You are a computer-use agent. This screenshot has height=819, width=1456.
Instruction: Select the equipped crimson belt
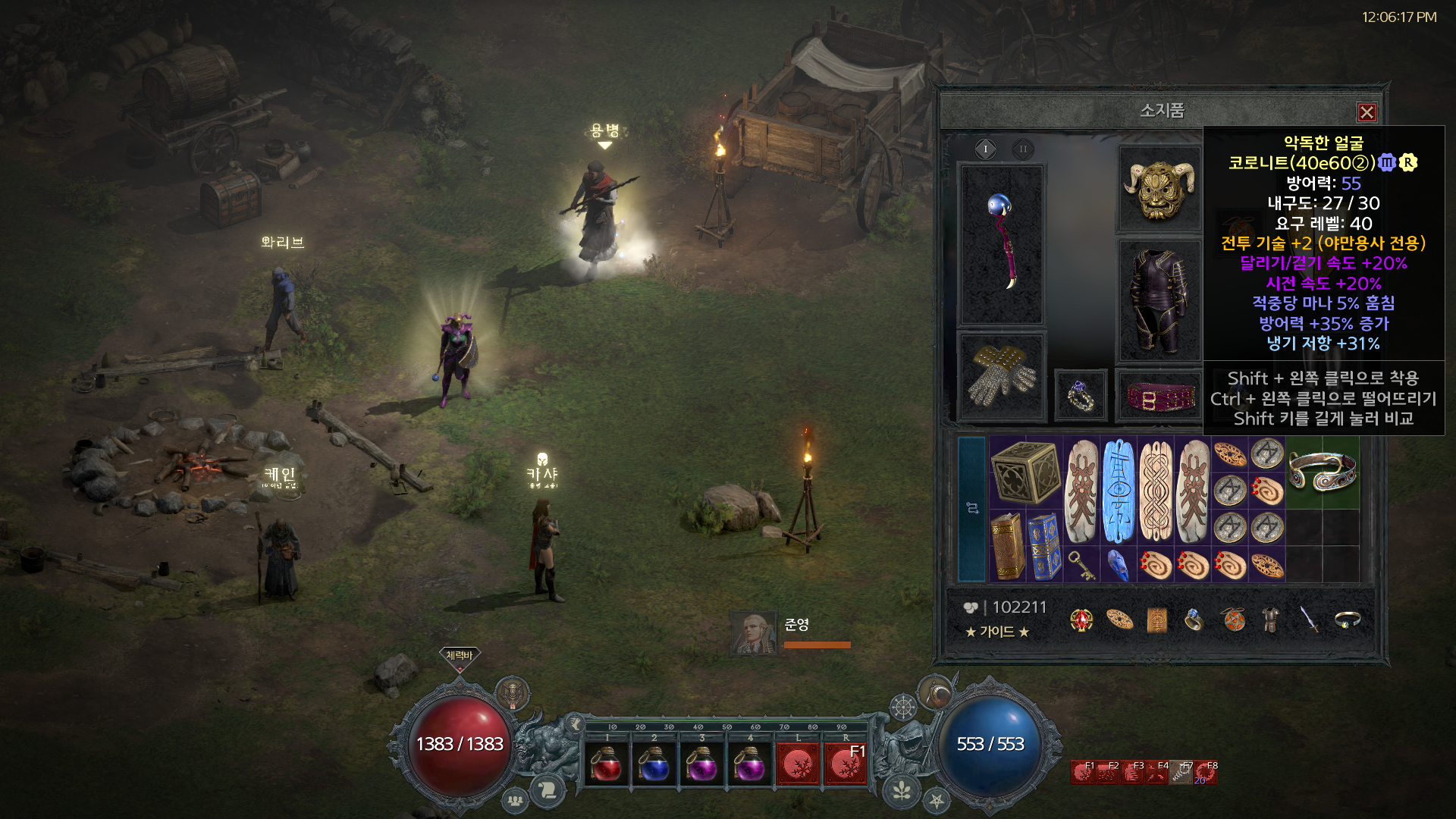1158,396
